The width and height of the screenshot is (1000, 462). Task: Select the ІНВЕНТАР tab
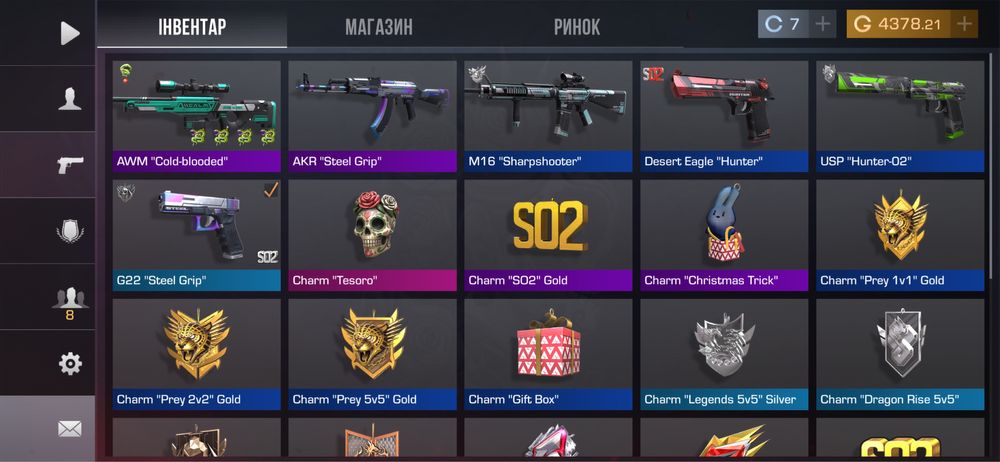point(192,27)
